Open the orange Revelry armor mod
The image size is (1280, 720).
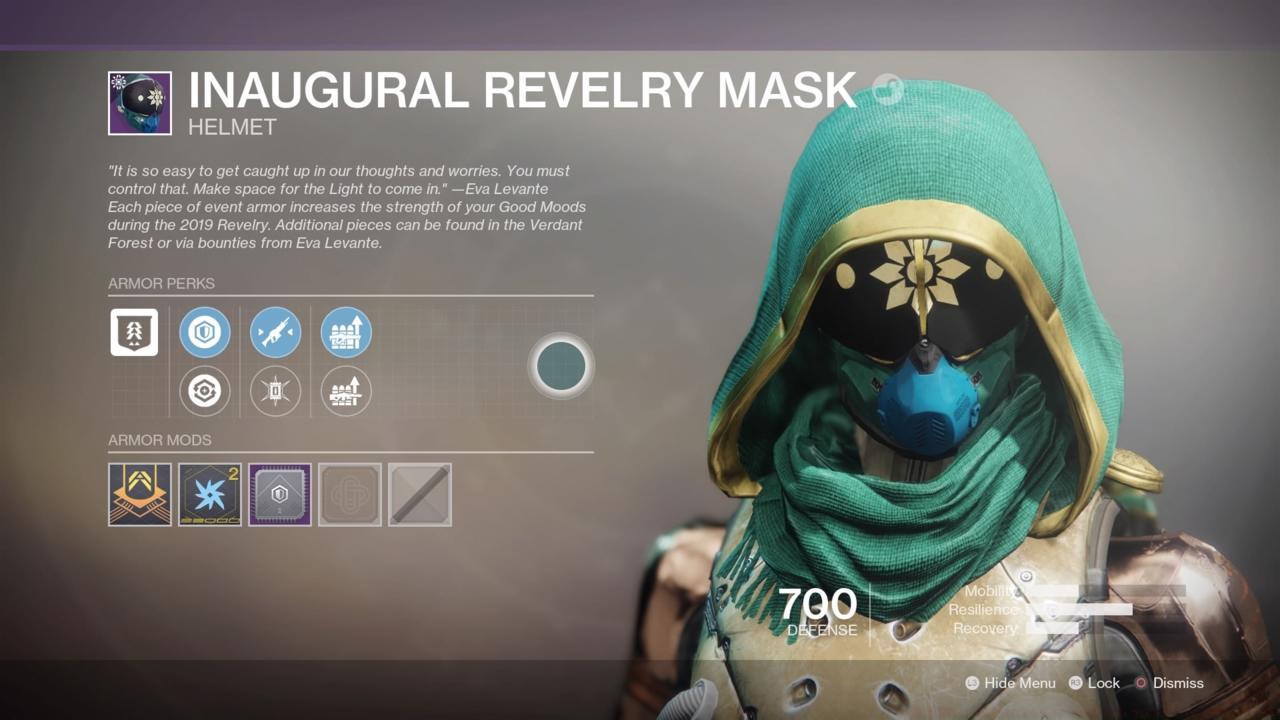[139, 494]
